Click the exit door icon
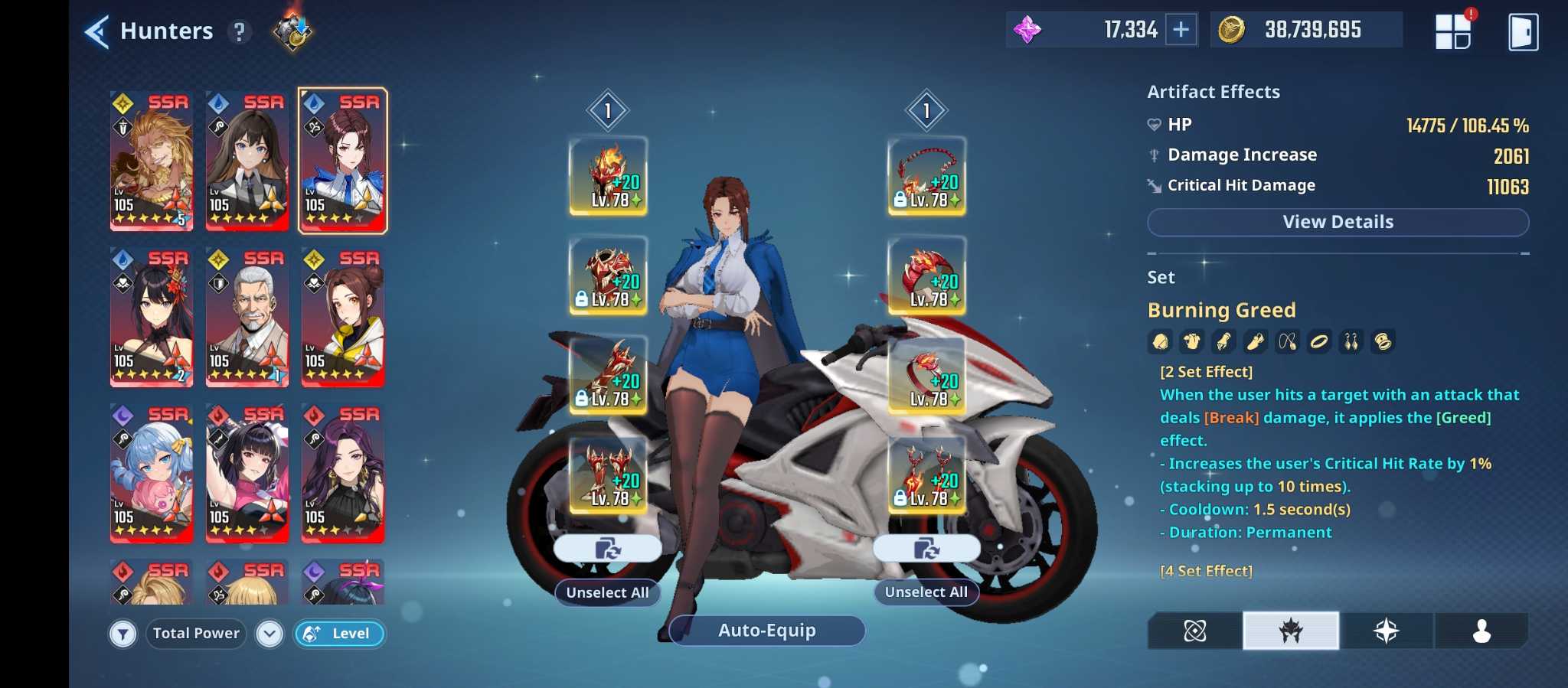 (x=1522, y=32)
